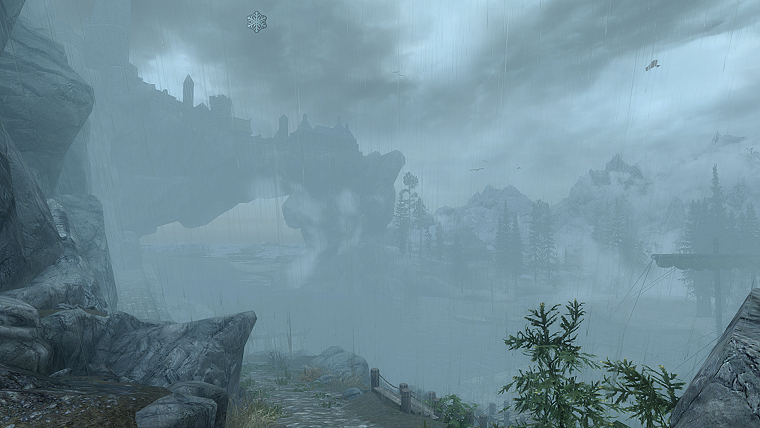Click the snowflake weather icon
Image resolution: width=760 pixels, height=428 pixels.
257,21
